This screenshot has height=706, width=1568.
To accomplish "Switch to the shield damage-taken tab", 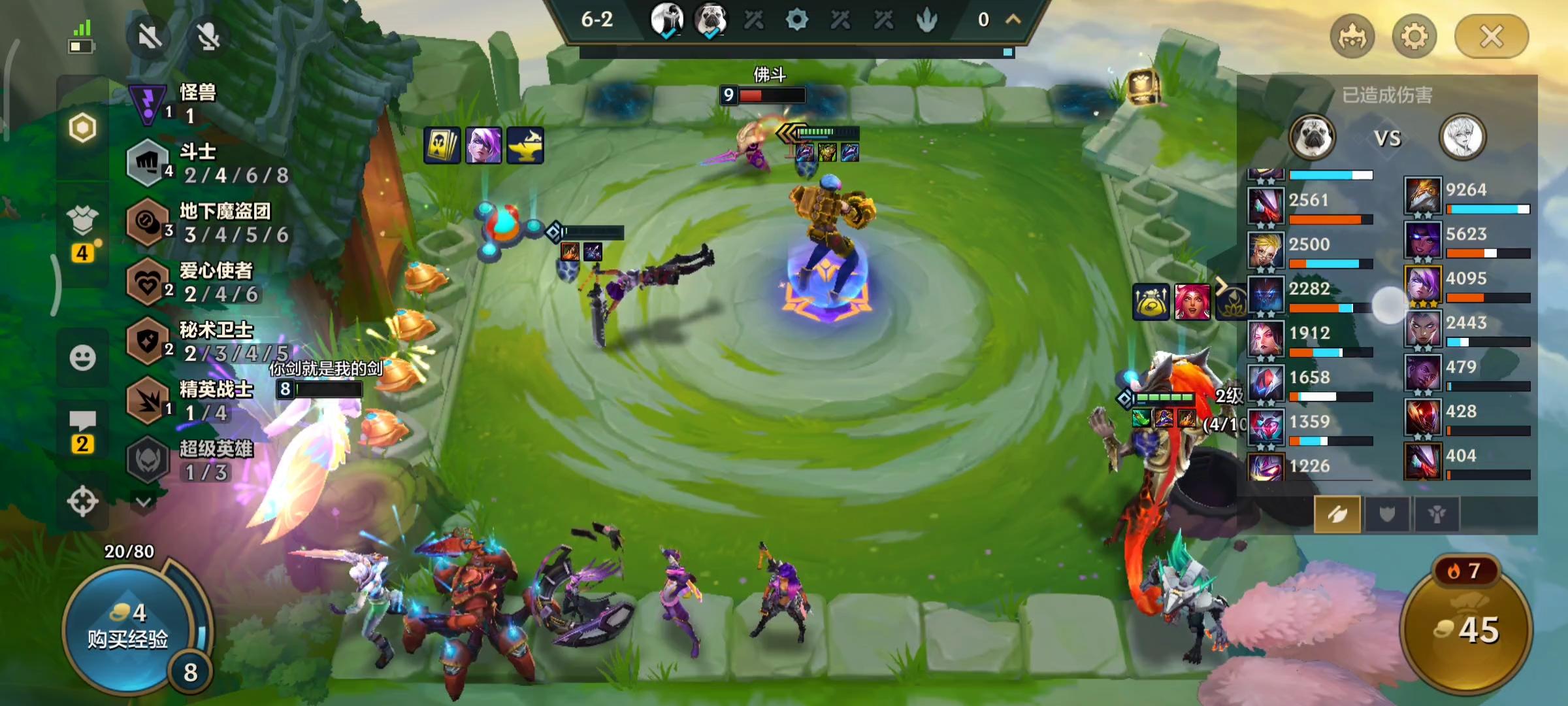I will tap(1387, 514).
